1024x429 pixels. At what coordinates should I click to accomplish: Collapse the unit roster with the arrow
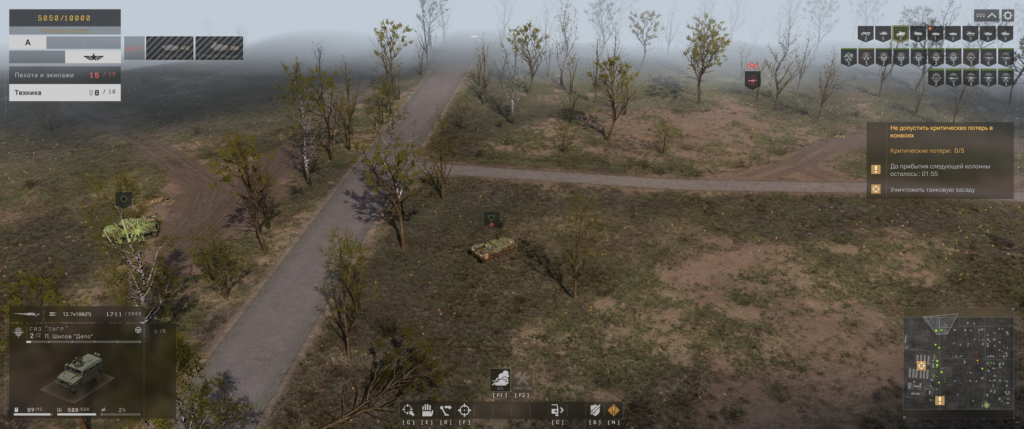[x=993, y=15]
